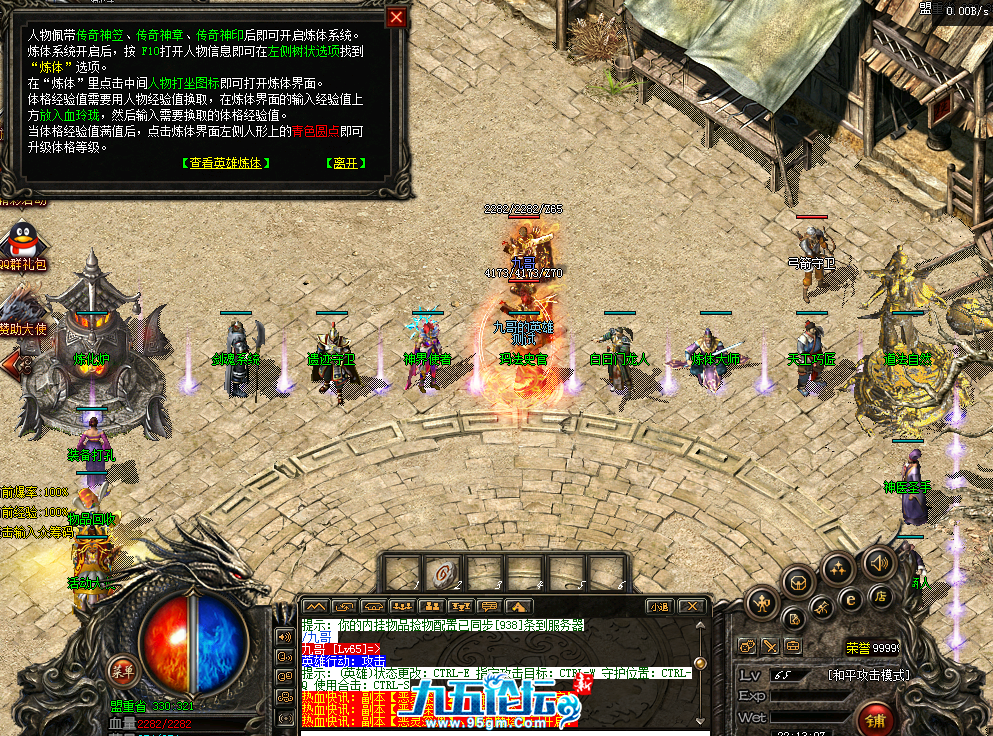This screenshot has height=736, width=993.
Task: Click the crossed-swords small square icon
Action: (x=770, y=646)
